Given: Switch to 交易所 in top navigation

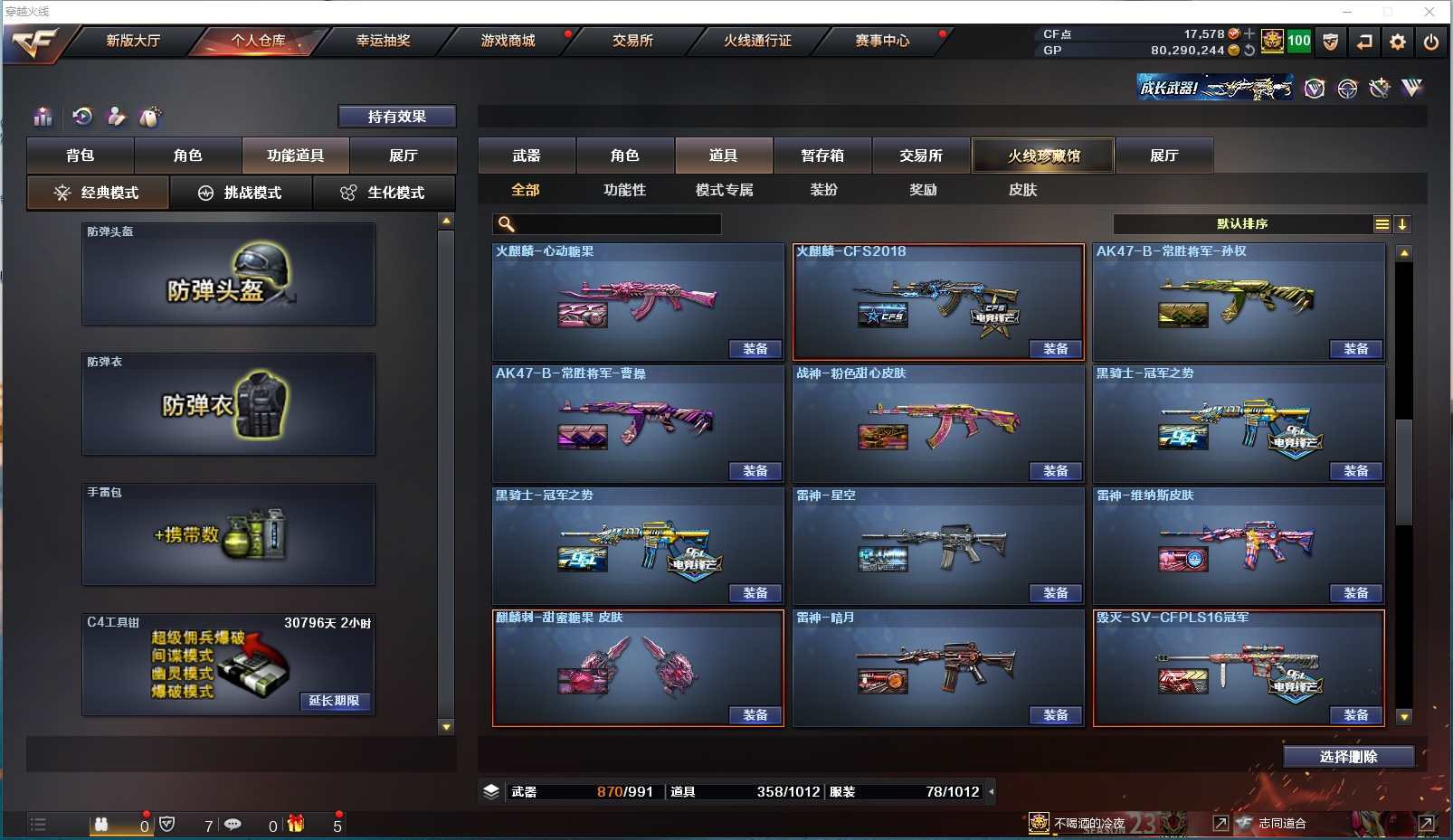Looking at the screenshot, I should tap(632, 41).
